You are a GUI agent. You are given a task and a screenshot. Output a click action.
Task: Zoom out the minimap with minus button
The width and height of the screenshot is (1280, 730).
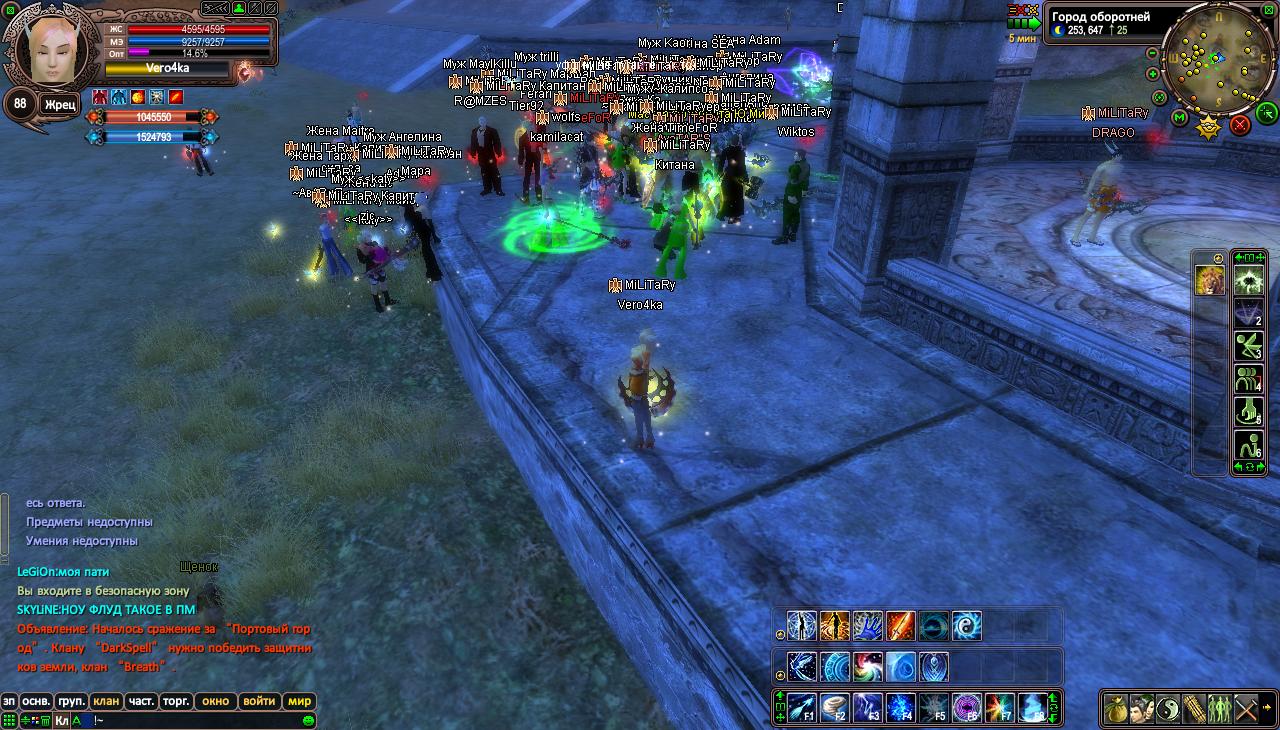click(x=1153, y=53)
